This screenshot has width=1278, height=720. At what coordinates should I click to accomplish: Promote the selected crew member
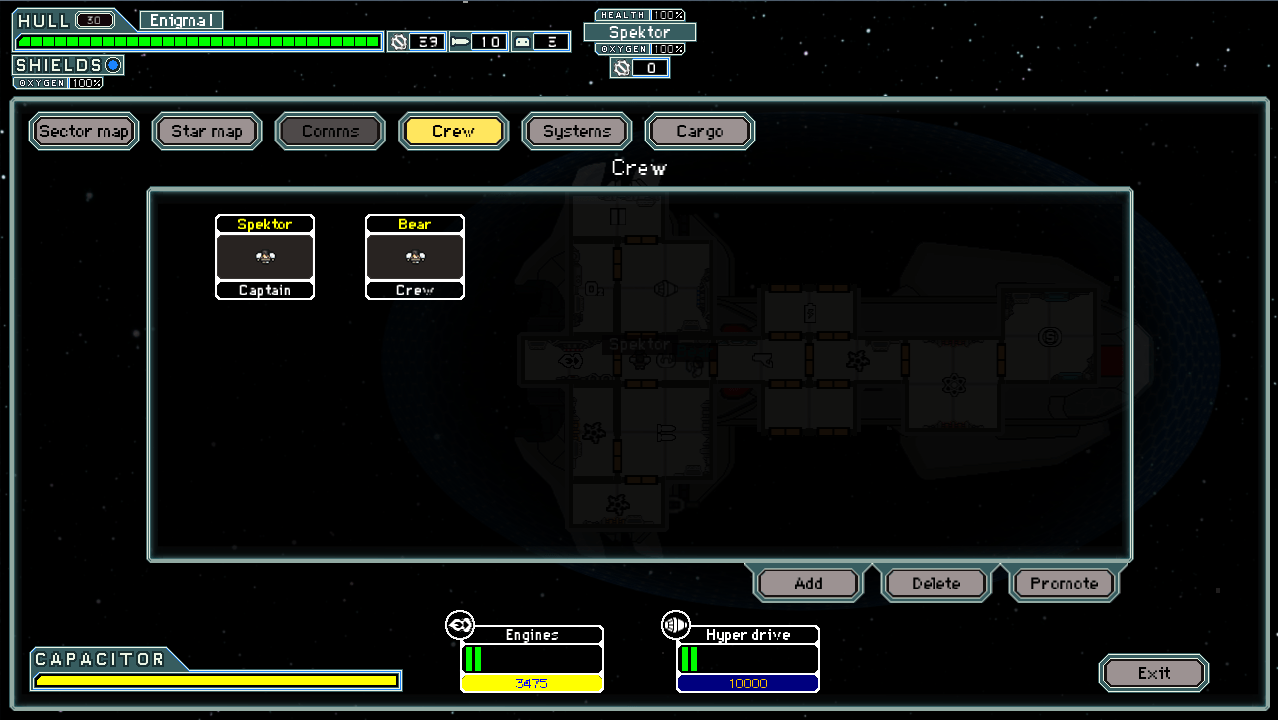pos(1064,583)
